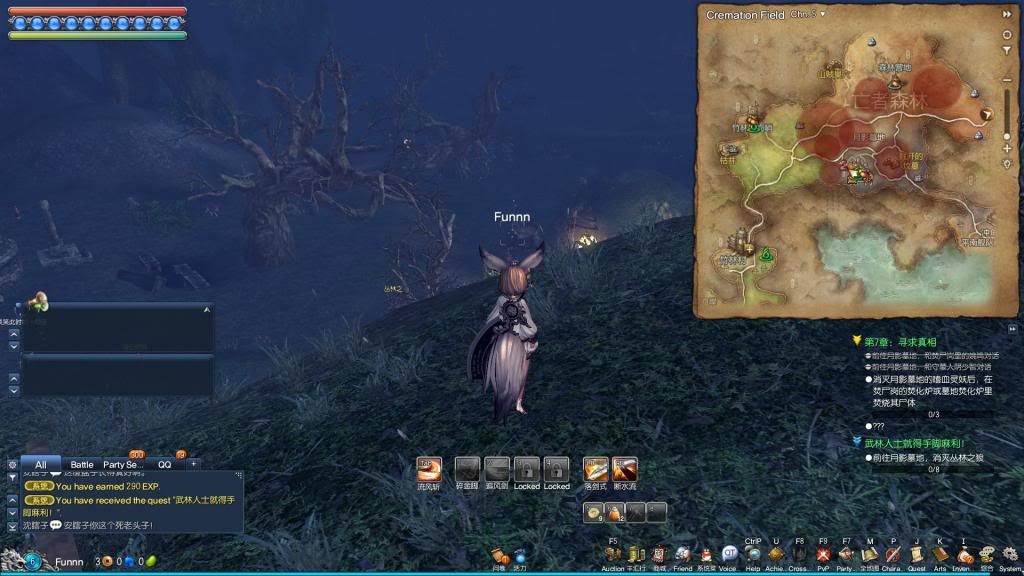
Task: Zoom in the map with plus button
Action: coord(1007,149)
